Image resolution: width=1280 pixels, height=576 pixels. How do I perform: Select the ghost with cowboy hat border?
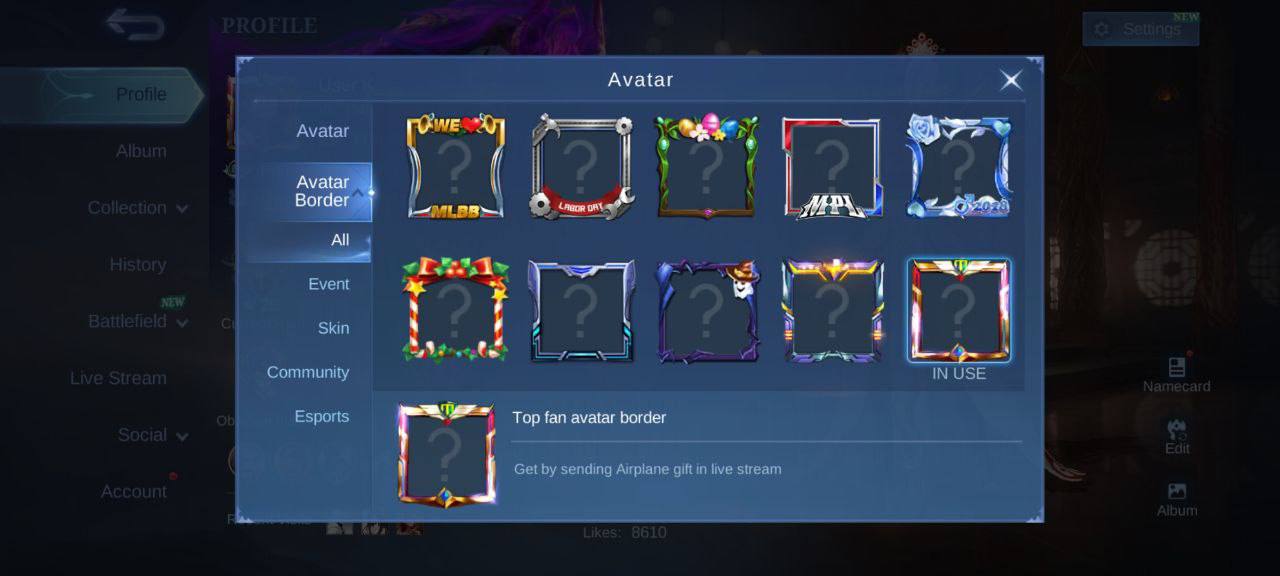[x=707, y=310]
